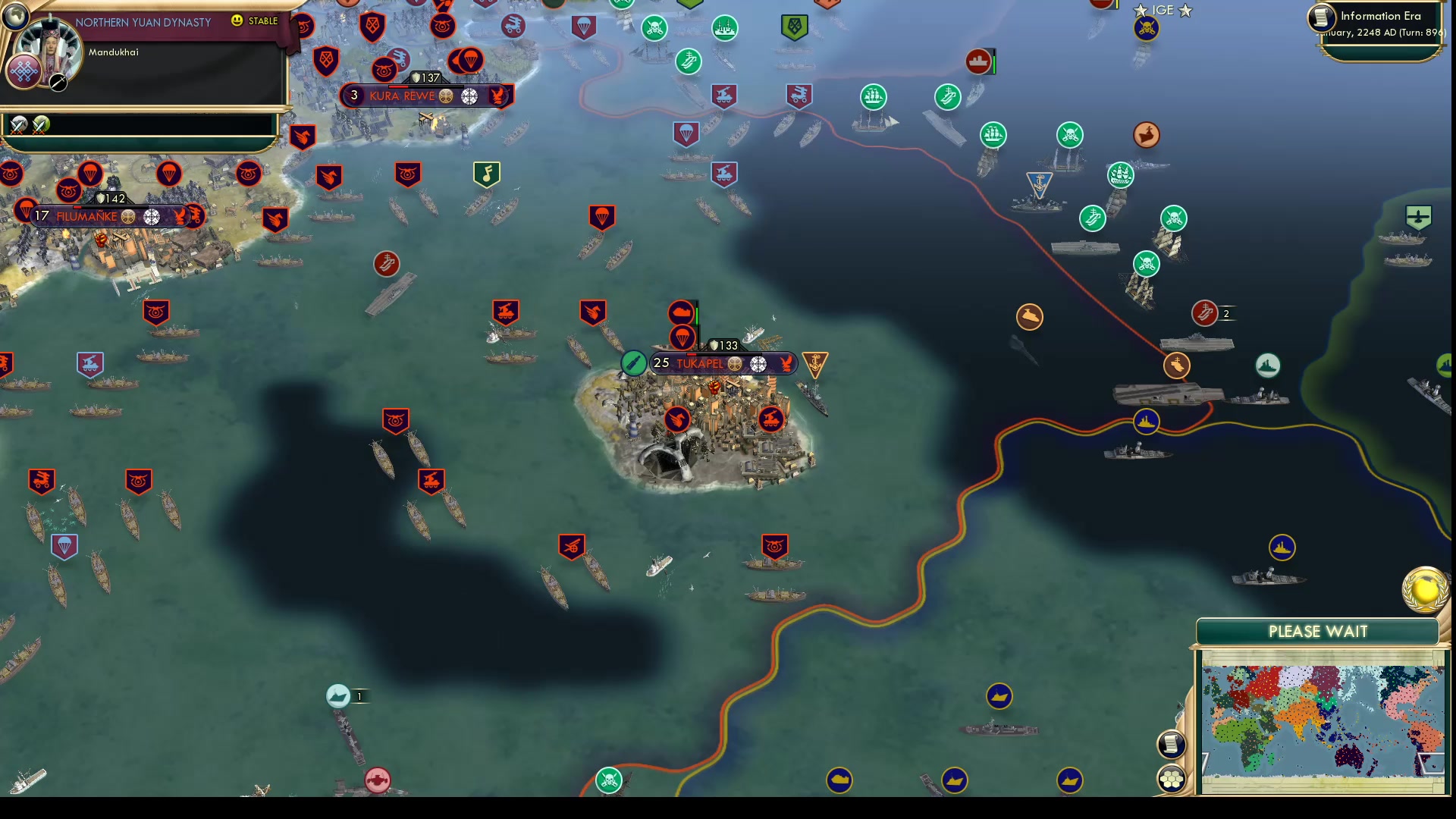Viewport: 1456px width, 819px height.
Task: Click the Northern Yuan Dynasty leader banner
Action: click(144, 23)
